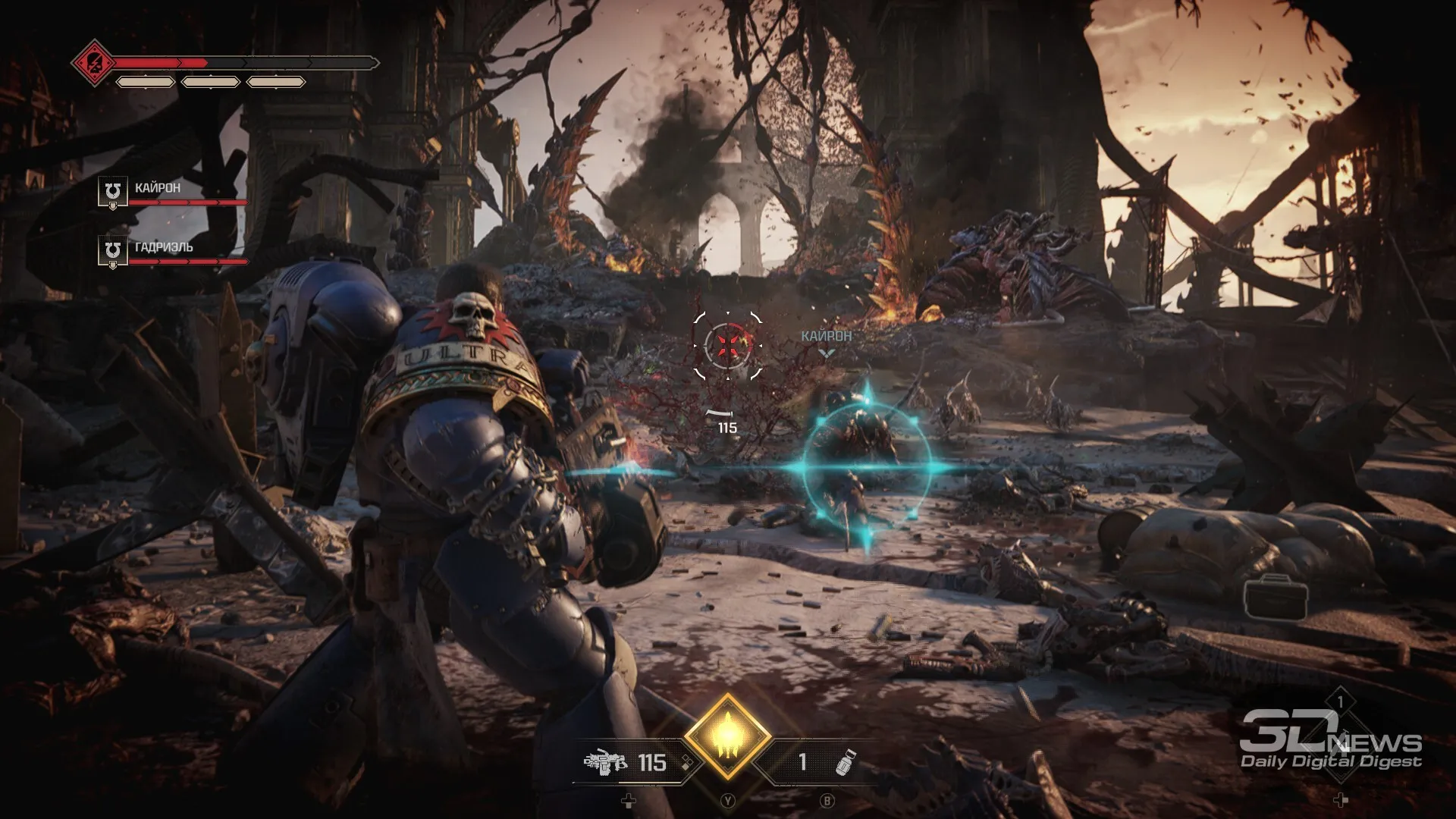Select the Кайрон squadmate emblem

pos(112,190)
